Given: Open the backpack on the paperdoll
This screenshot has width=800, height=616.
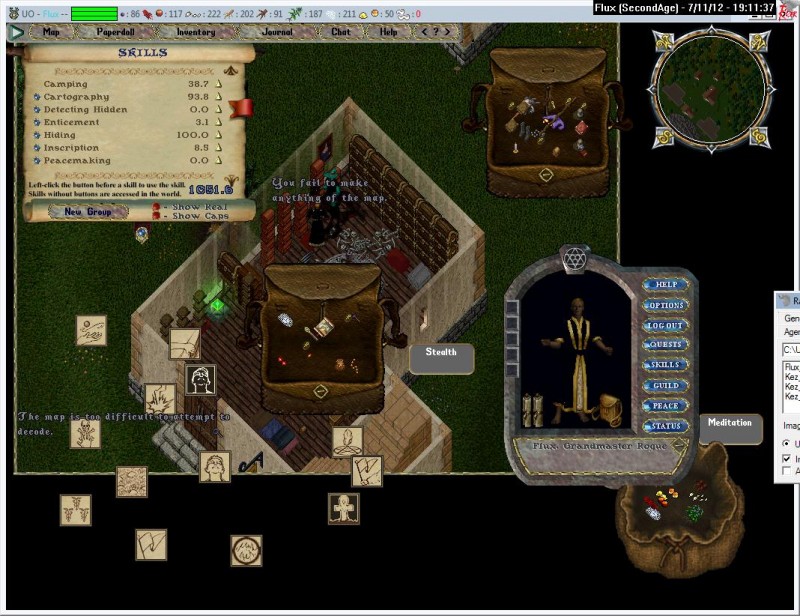Looking at the screenshot, I should pos(608,408).
